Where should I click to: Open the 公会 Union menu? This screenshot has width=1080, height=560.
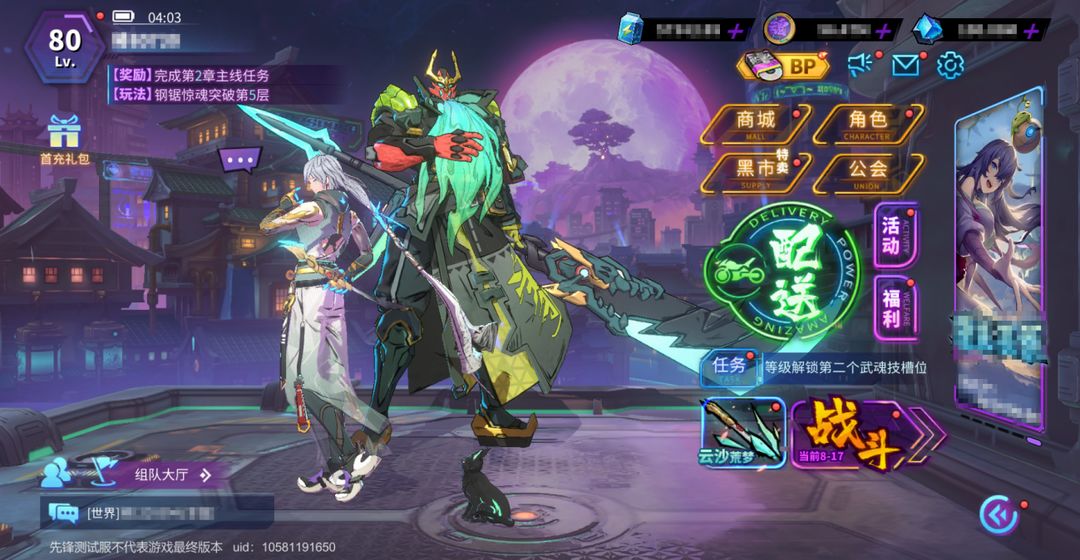866,171
